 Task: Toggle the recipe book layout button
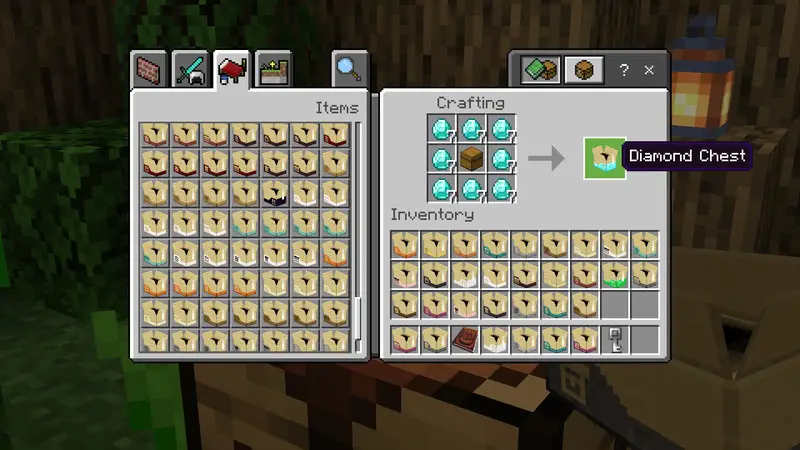(540, 70)
